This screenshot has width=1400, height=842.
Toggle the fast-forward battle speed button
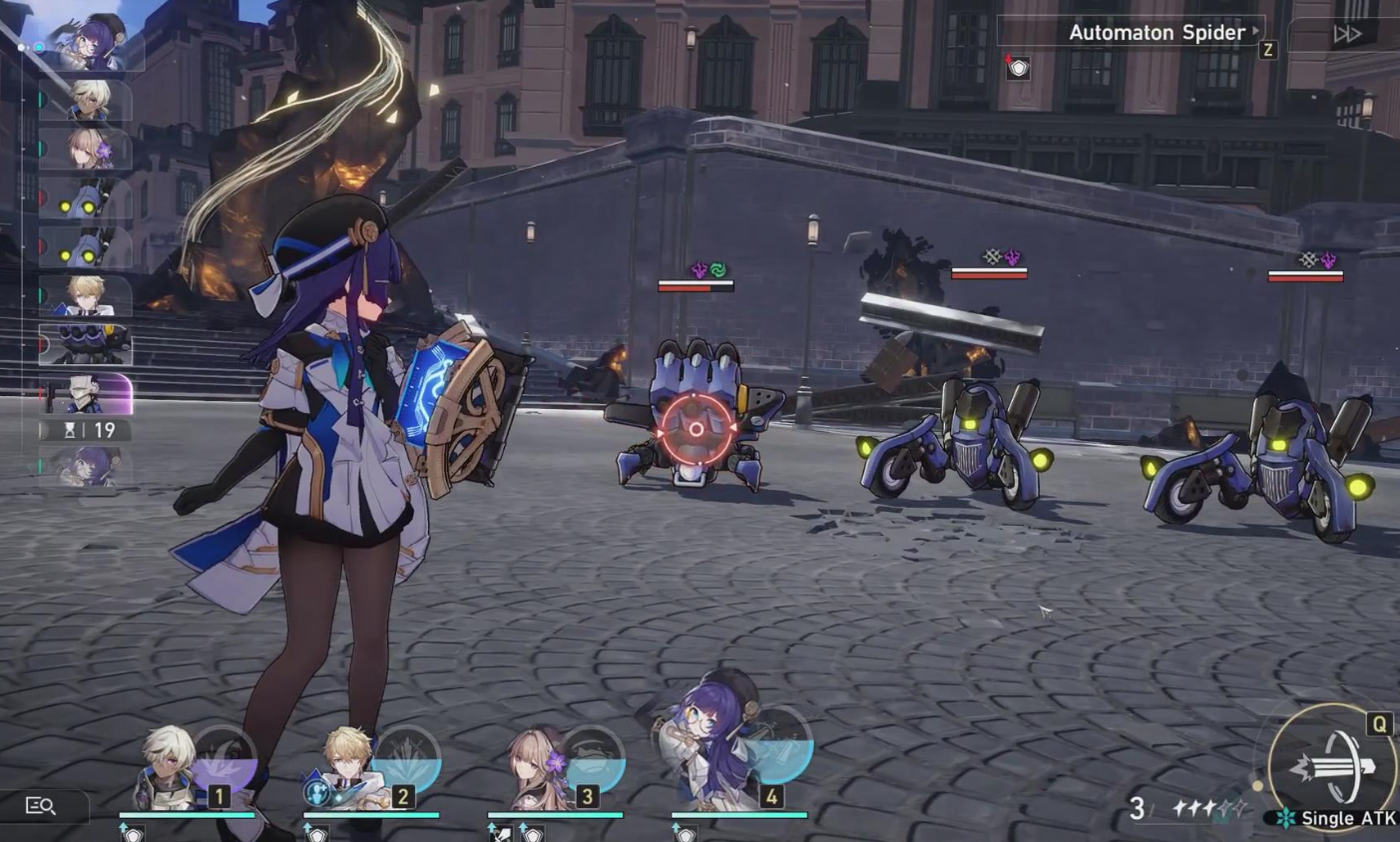tap(1347, 34)
